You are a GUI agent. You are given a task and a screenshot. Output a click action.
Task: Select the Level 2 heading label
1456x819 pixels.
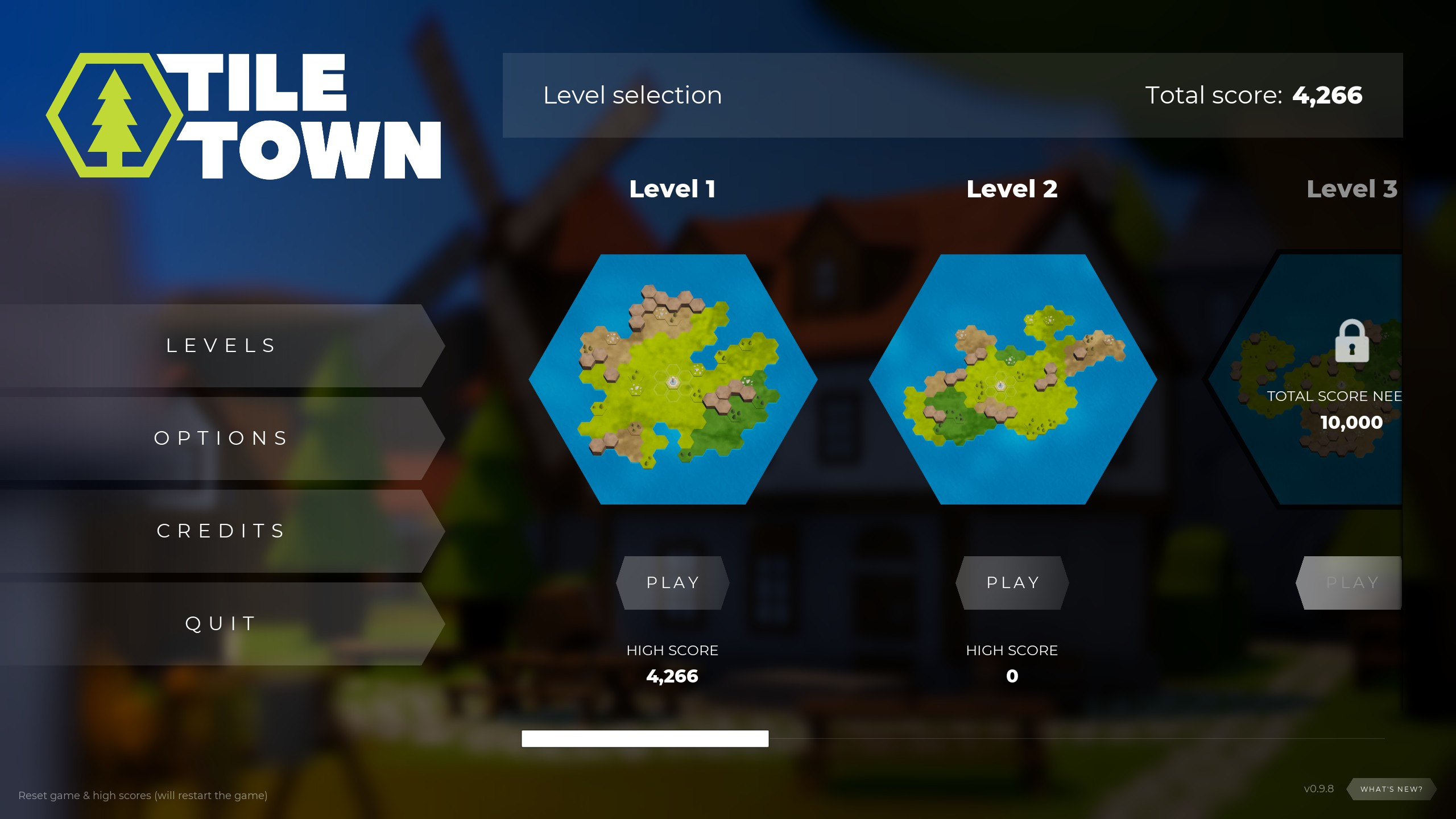(x=1012, y=190)
